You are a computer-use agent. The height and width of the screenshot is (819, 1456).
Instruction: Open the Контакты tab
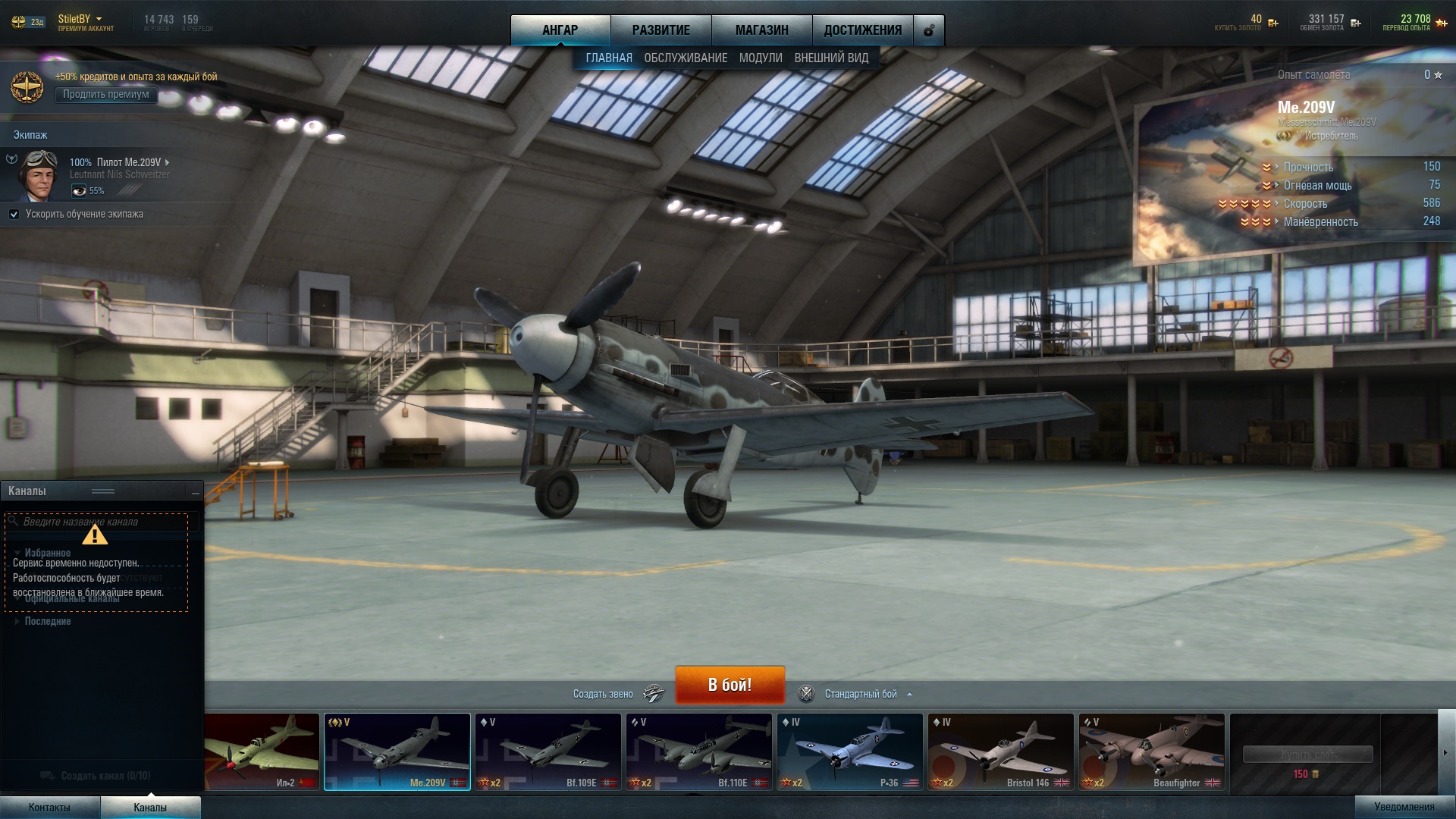pyautogui.click(x=49, y=808)
